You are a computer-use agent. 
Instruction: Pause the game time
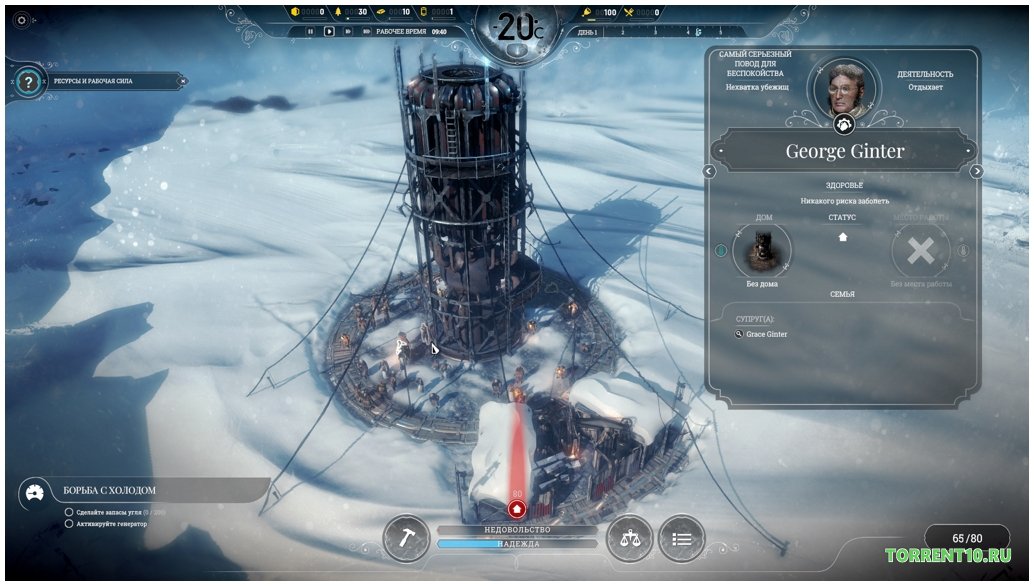[310, 31]
